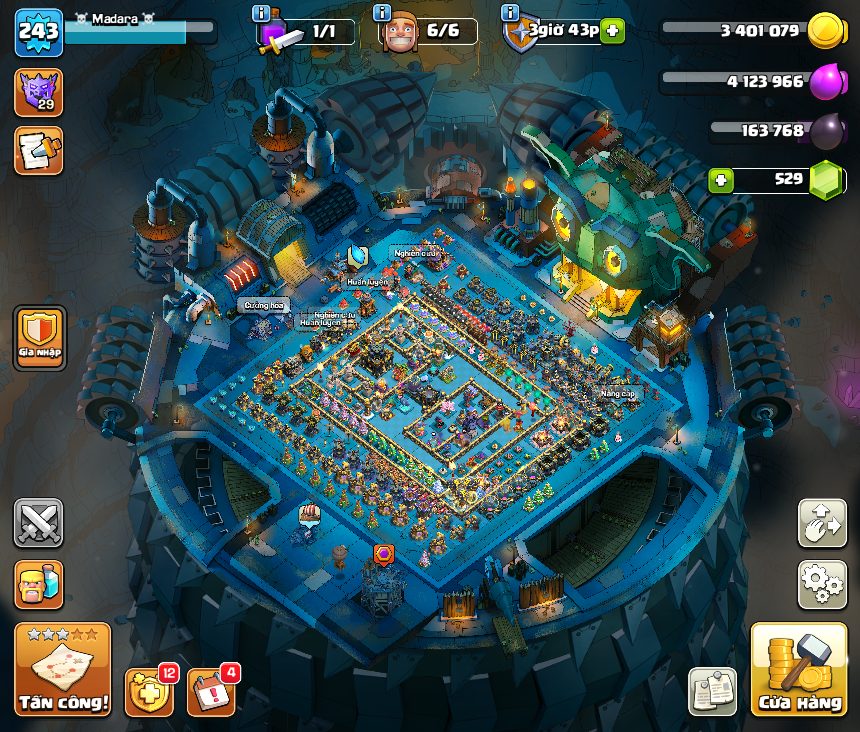Open the Tấn Công attack map button
Image resolution: width=860 pixels, height=732 pixels.
(x=63, y=669)
